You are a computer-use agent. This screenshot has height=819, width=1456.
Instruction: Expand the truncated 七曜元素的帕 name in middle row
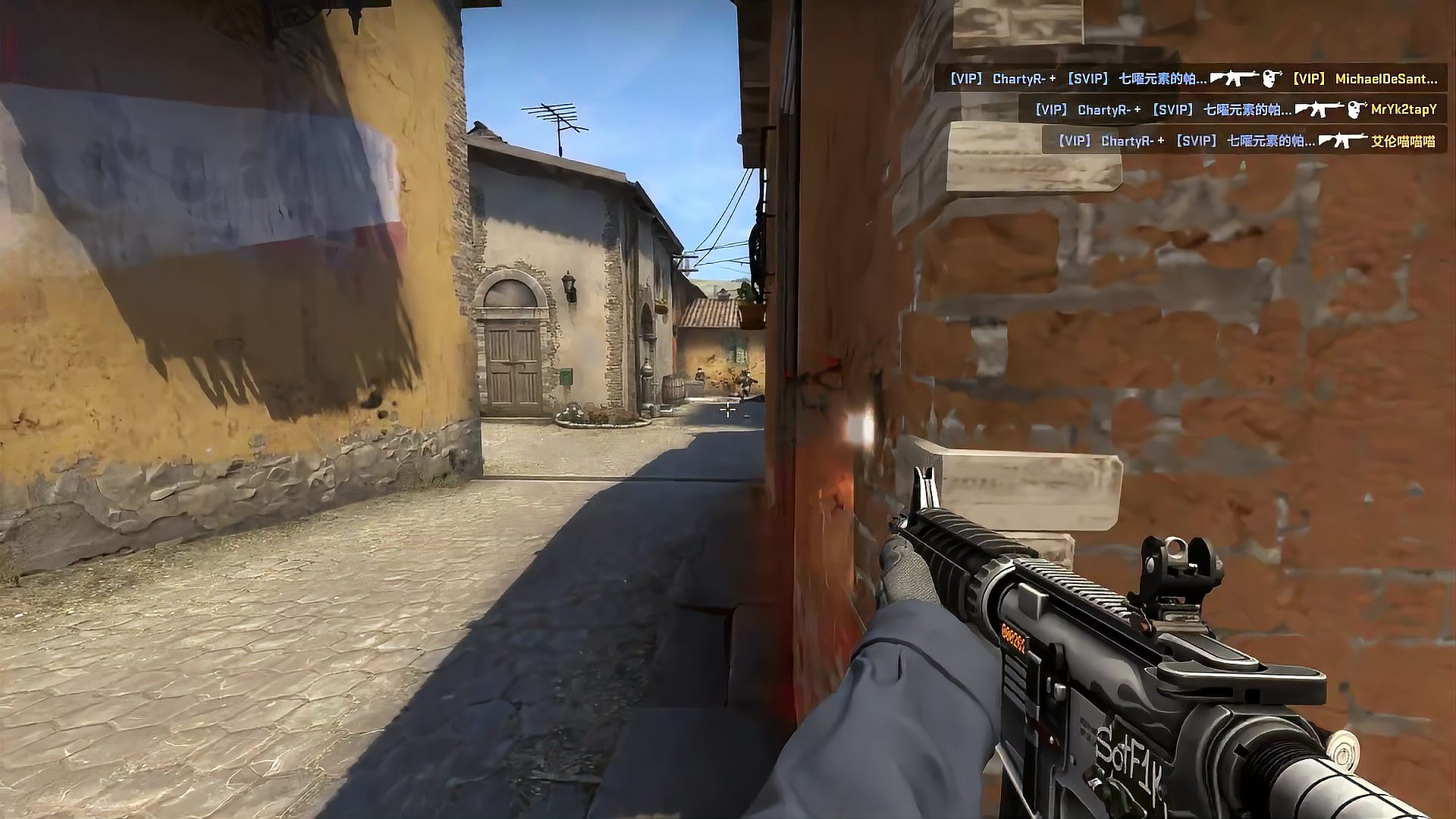click(1248, 109)
